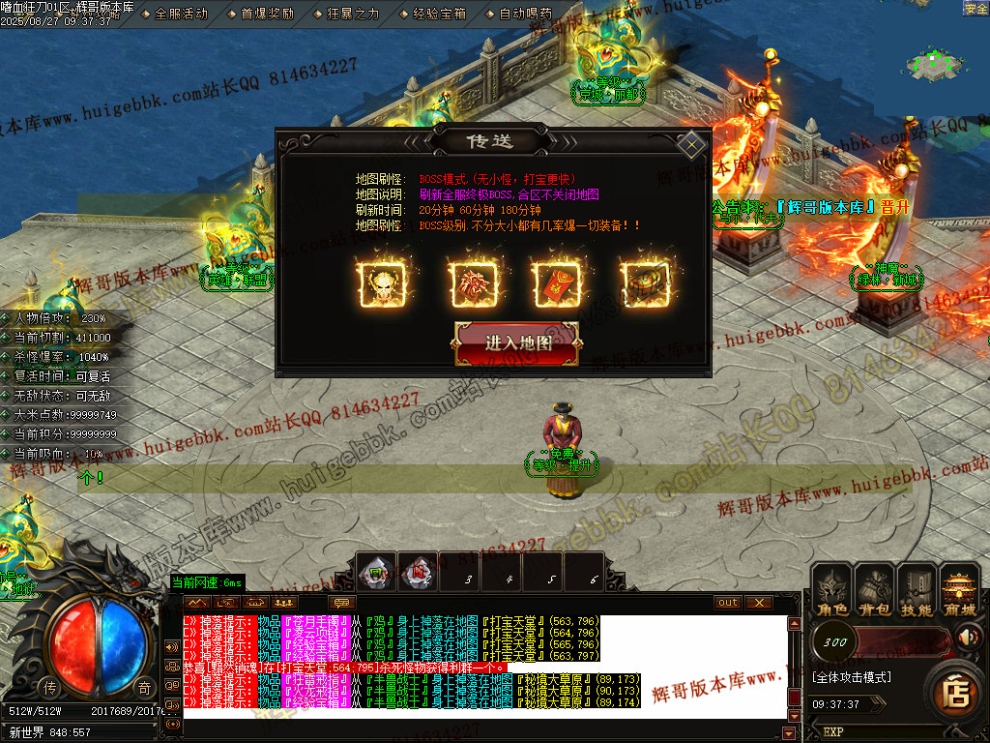Click the chat window's out button

pyautogui.click(x=728, y=602)
